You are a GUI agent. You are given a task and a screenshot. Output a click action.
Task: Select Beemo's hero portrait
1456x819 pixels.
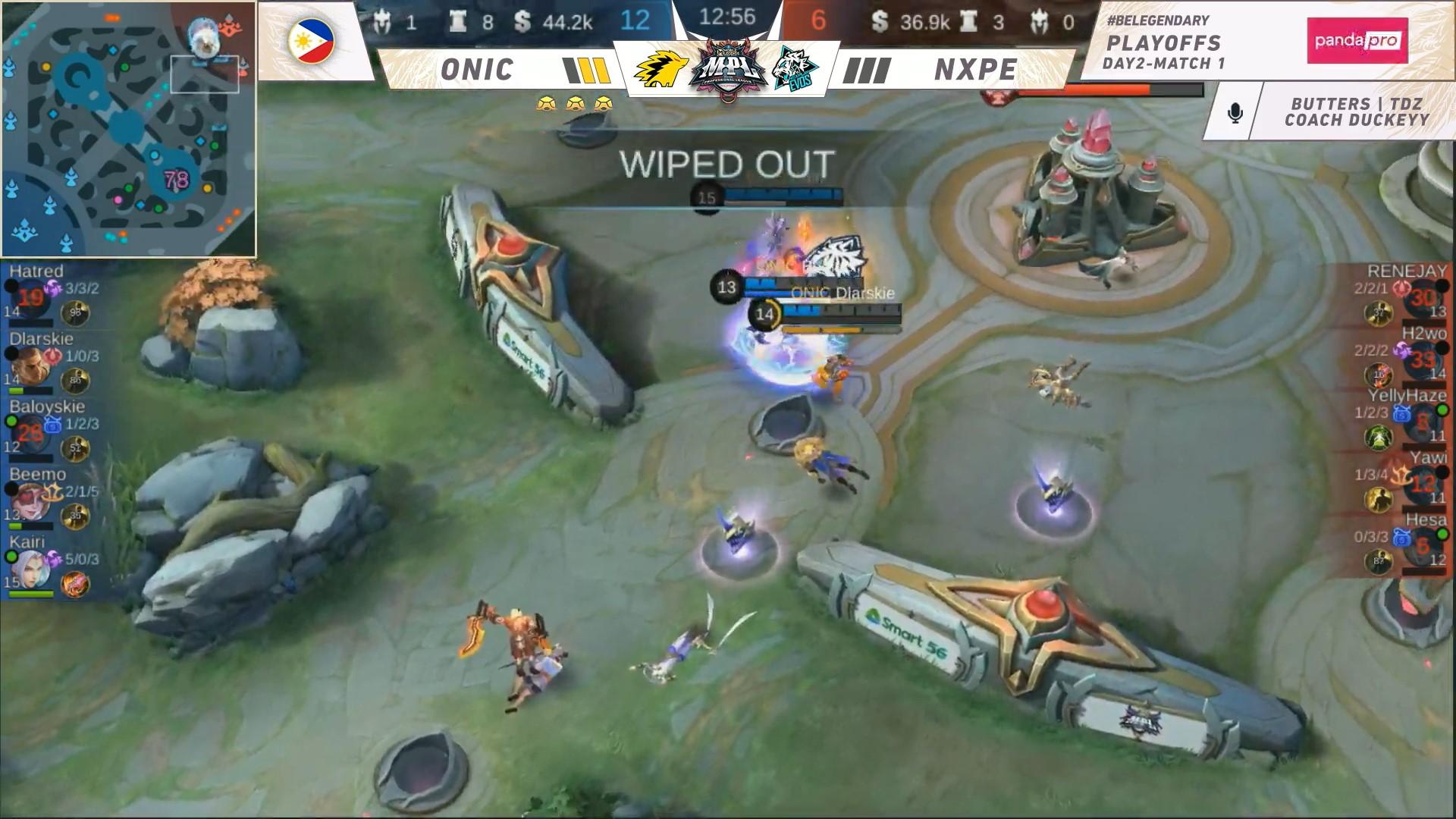(x=30, y=500)
